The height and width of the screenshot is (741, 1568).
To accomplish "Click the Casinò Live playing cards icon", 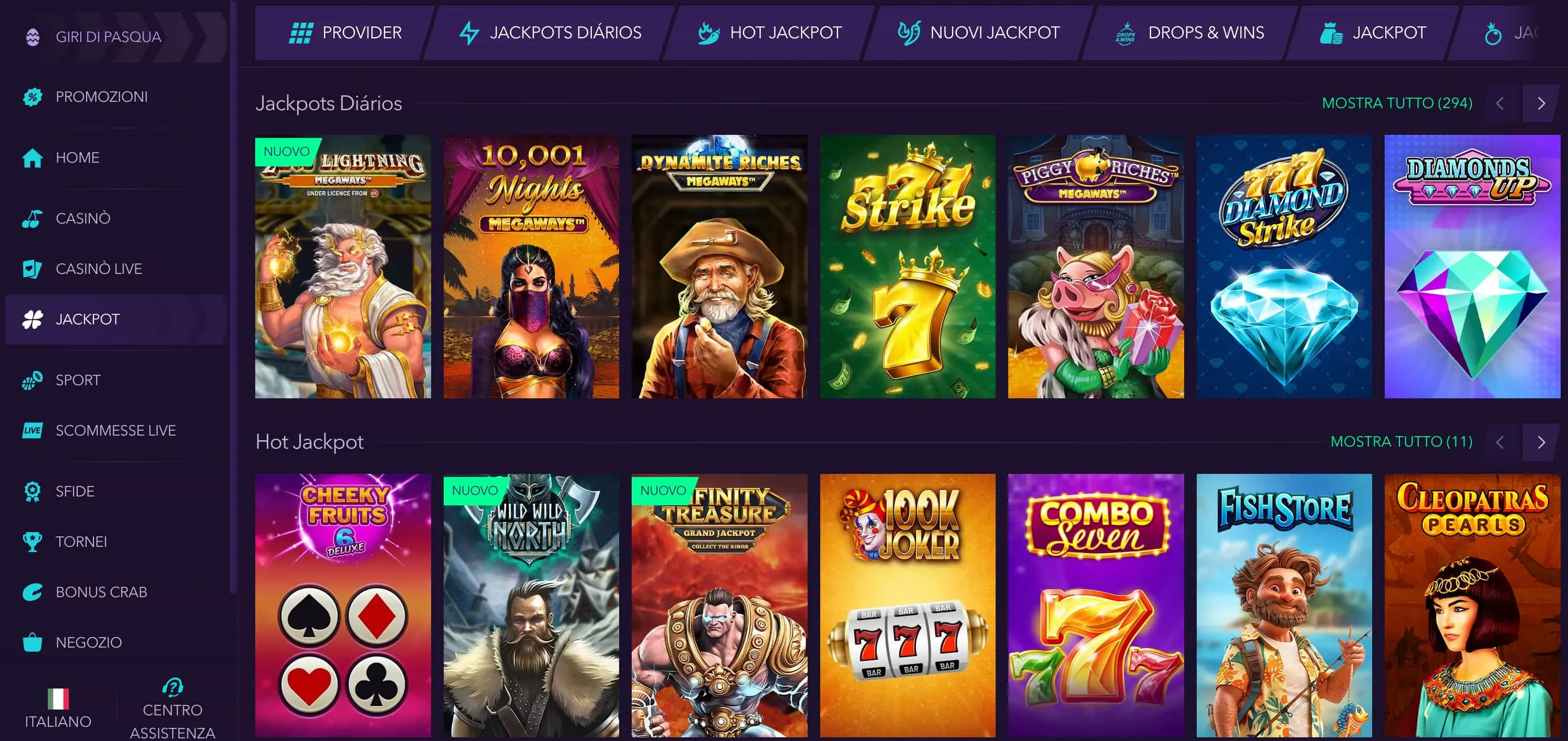I will (33, 268).
